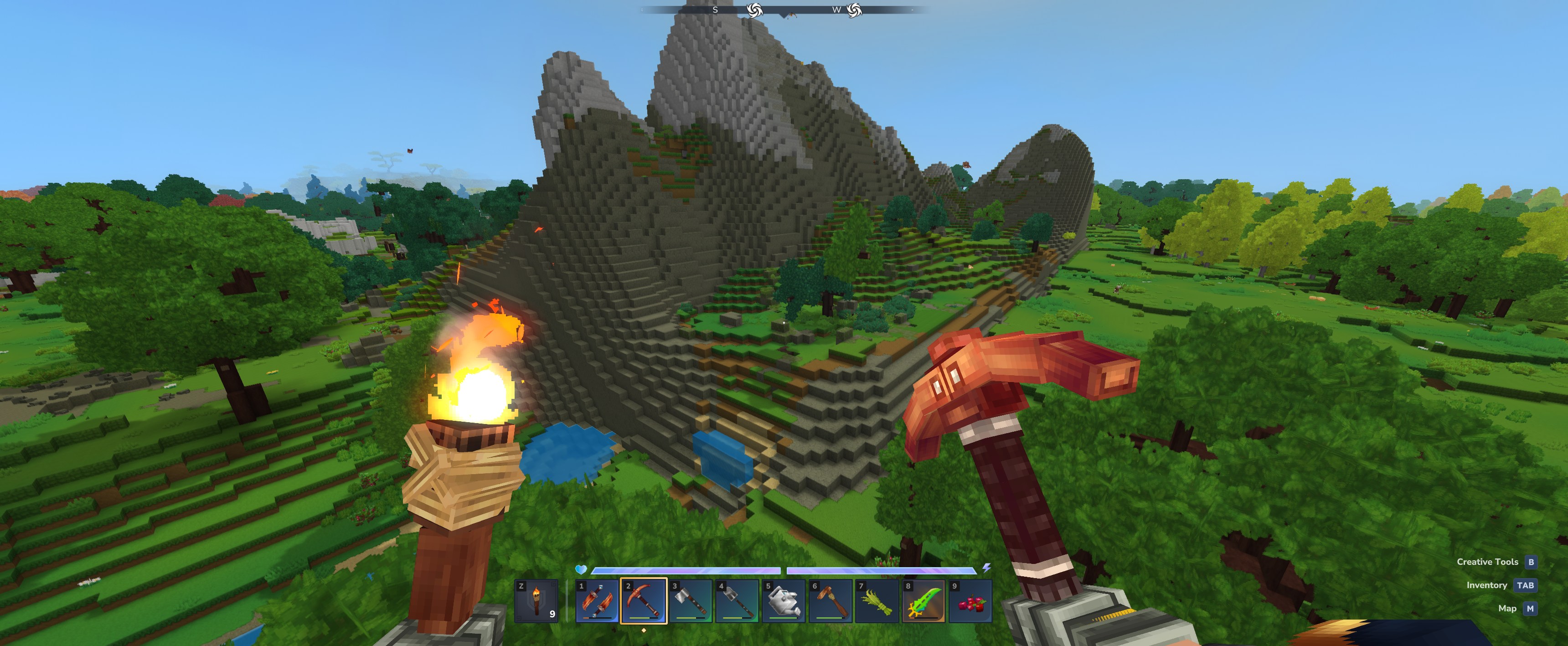Equip the iron hatchet in hotbar slot 3
The image size is (1568, 646).
(x=690, y=601)
